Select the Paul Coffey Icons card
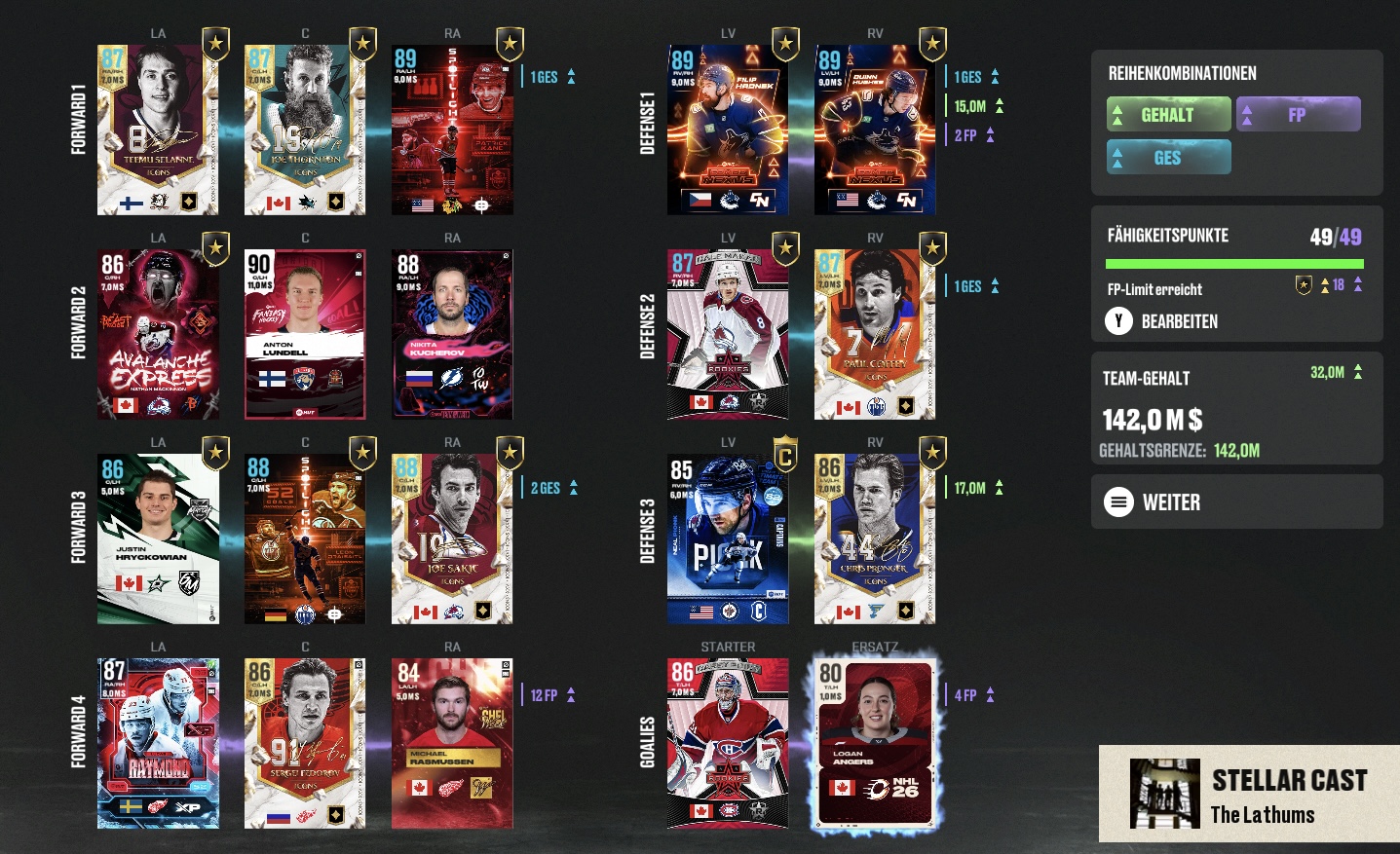The height and width of the screenshot is (854, 1400). [875, 334]
